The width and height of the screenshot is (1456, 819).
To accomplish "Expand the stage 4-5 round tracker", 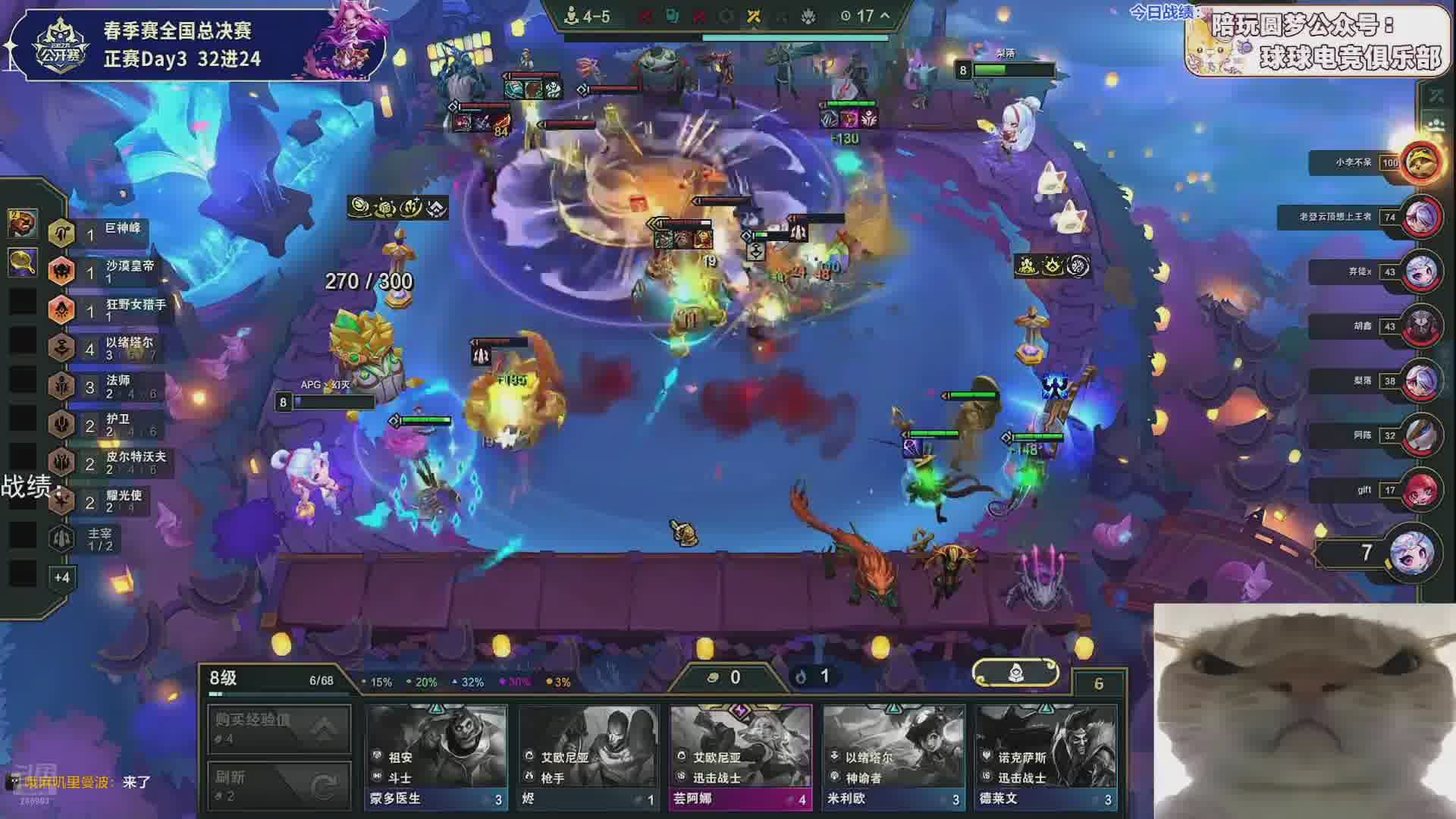I will 884,16.
